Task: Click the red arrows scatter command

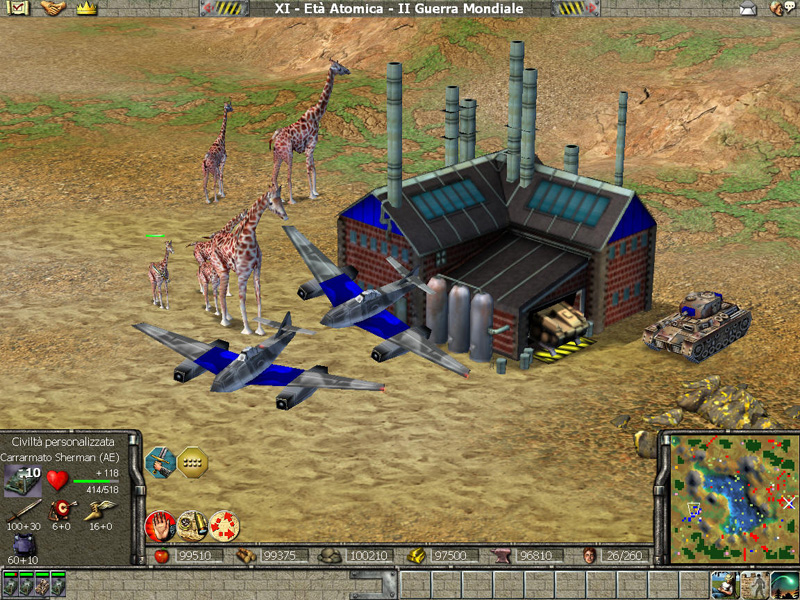Action: [x=224, y=523]
